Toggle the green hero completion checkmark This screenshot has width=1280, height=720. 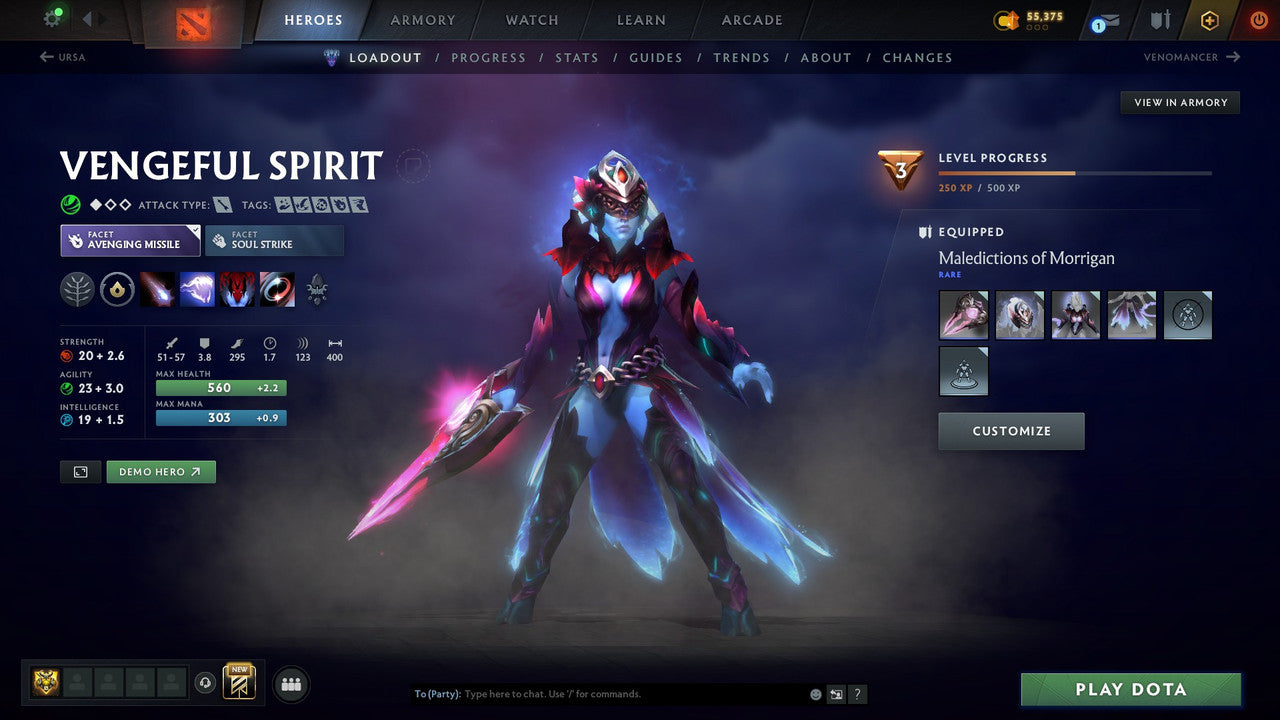point(69,204)
